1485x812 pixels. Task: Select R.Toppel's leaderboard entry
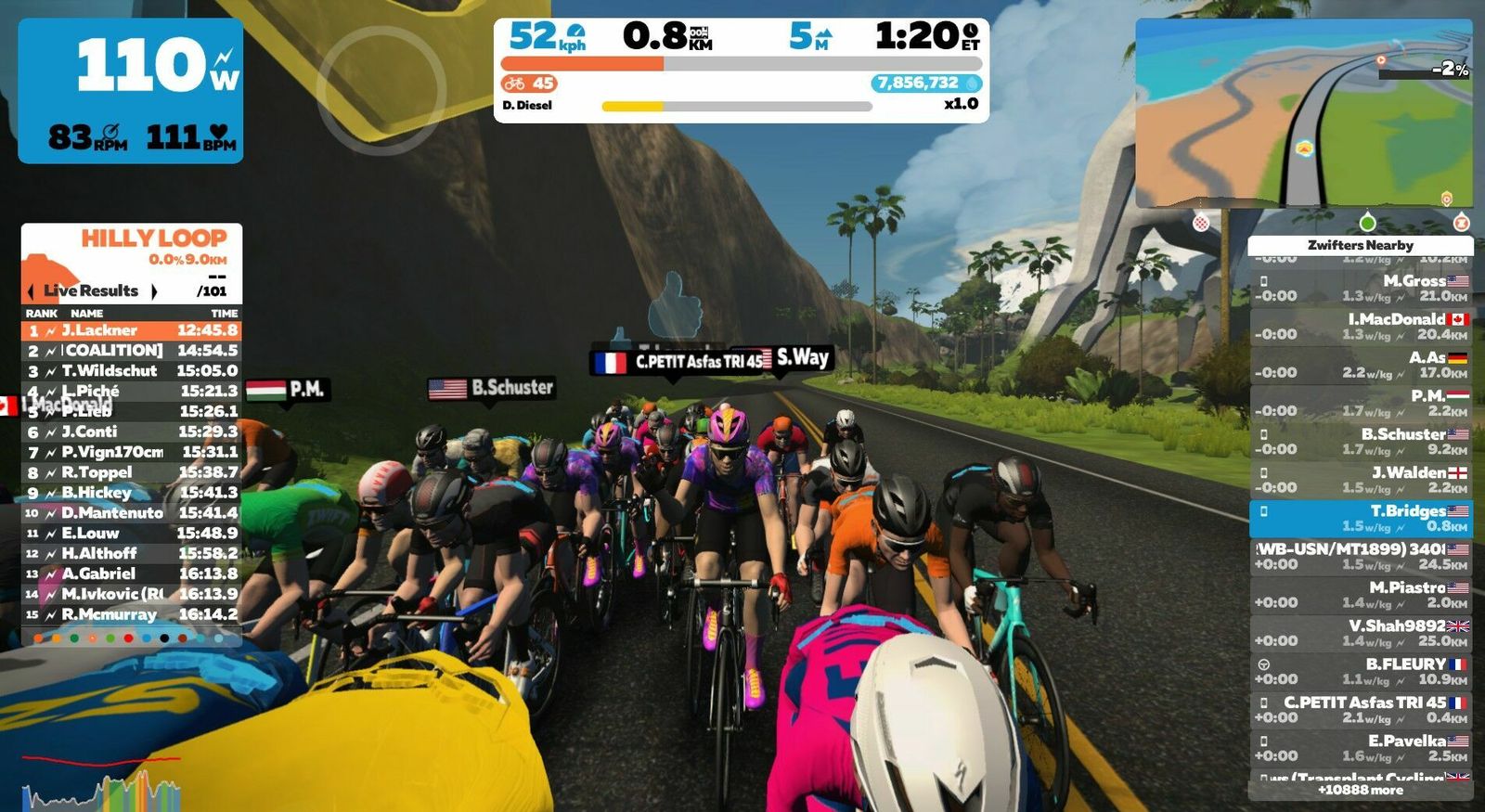(131, 472)
